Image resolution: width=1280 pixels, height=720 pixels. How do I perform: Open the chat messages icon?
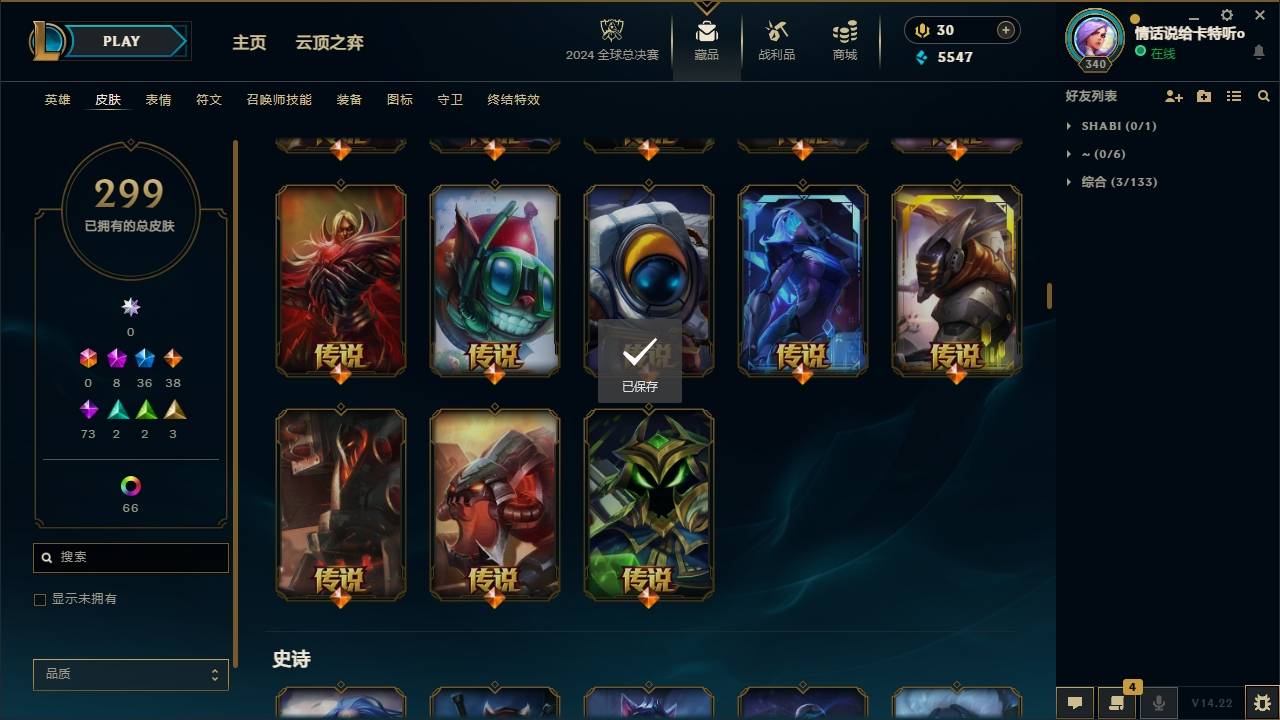[1075, 703]
